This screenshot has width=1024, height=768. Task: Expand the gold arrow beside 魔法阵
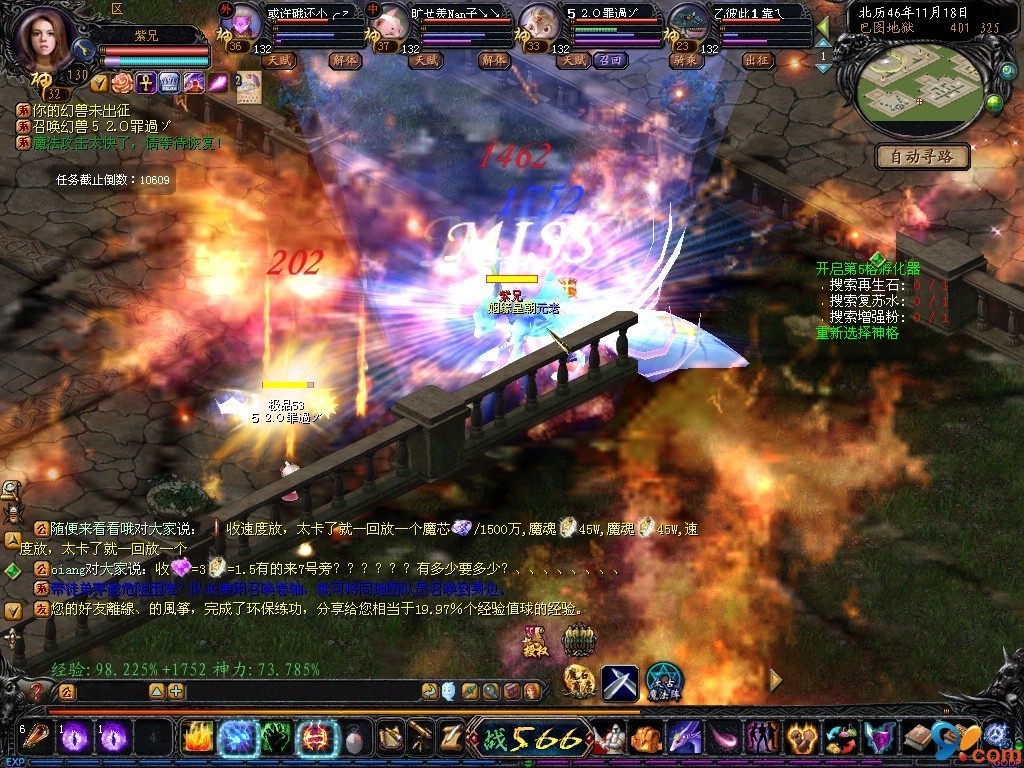coord(774,681)
